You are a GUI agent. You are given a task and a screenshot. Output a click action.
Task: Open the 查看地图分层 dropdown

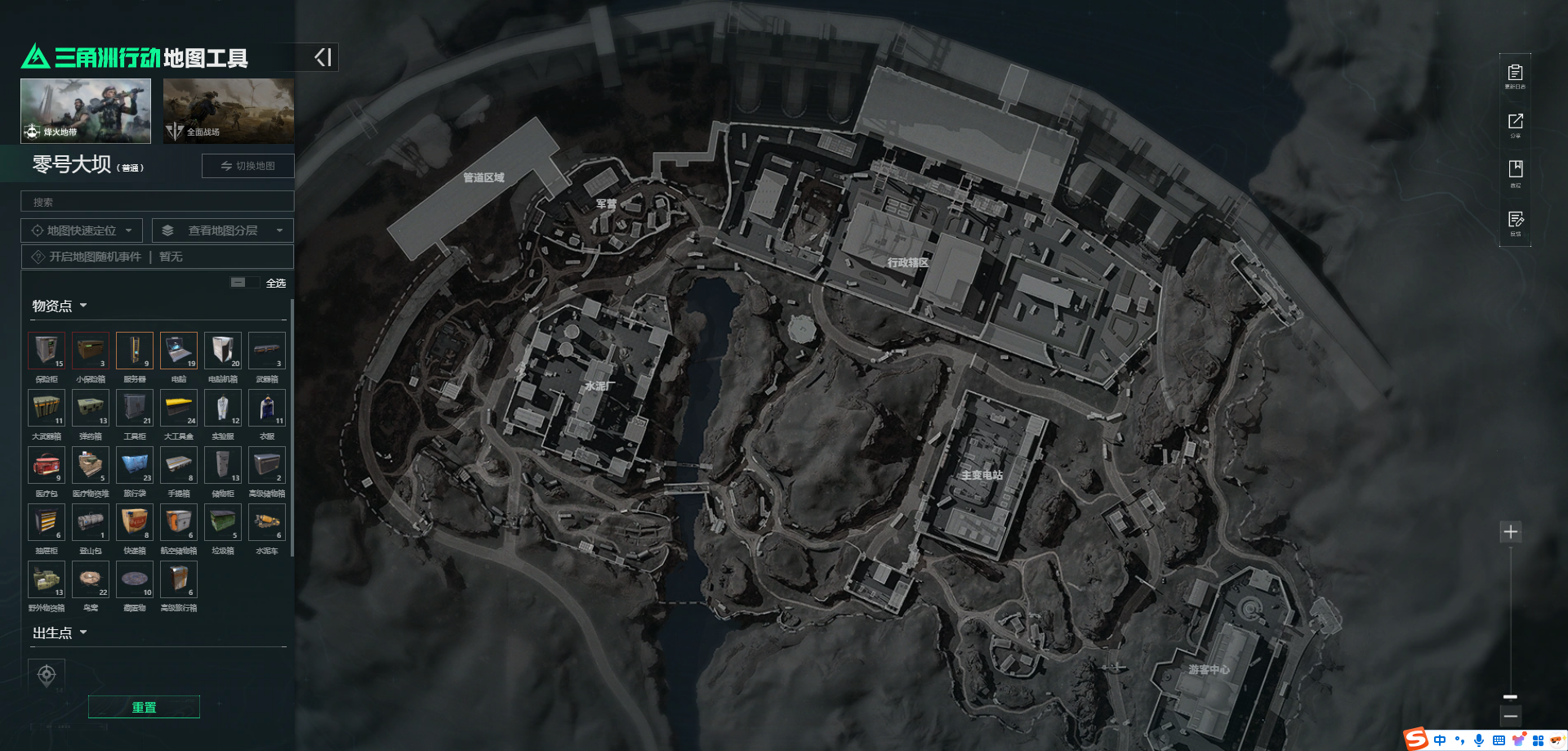222,230
